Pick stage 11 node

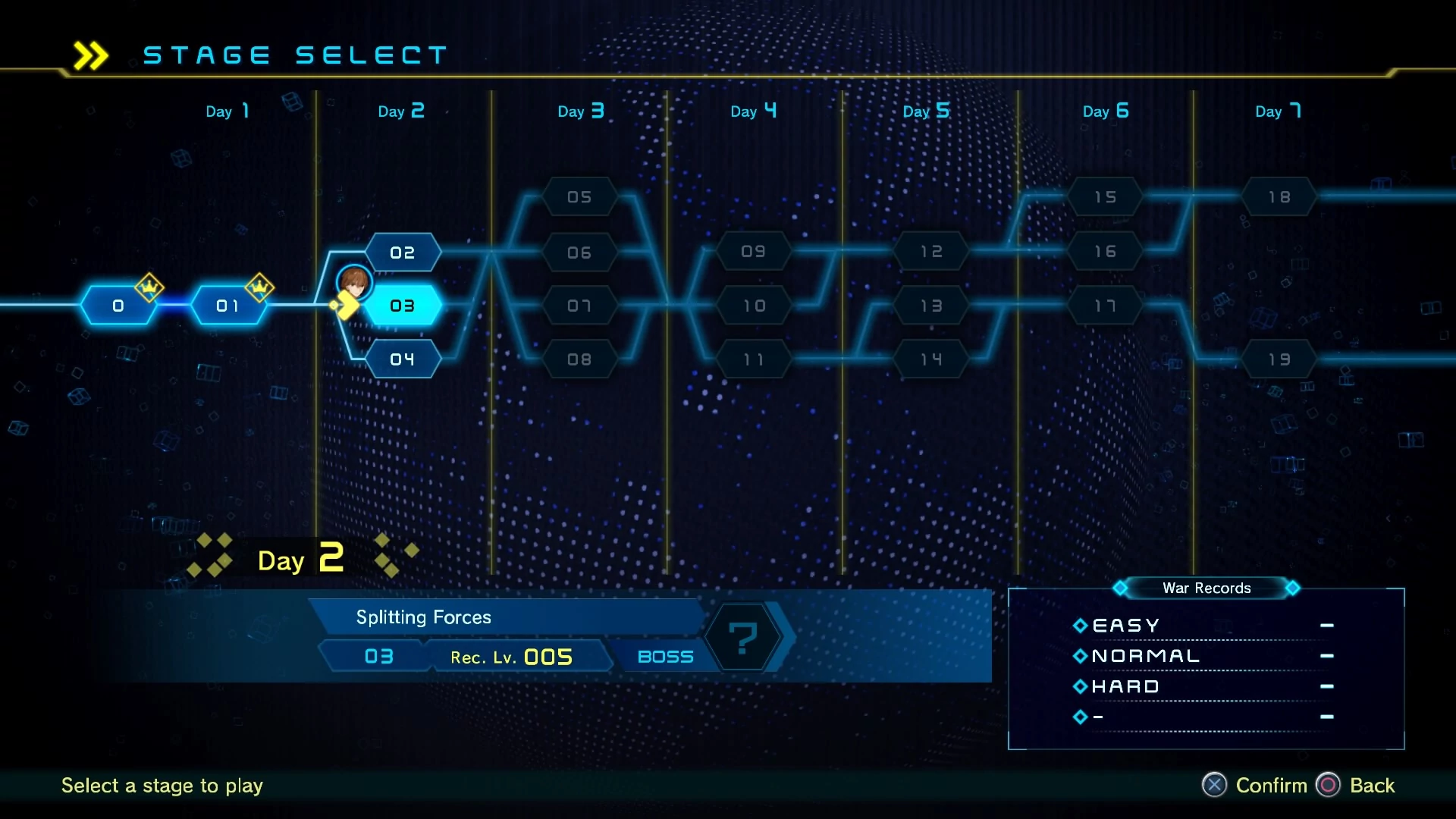tap(753, 359)
